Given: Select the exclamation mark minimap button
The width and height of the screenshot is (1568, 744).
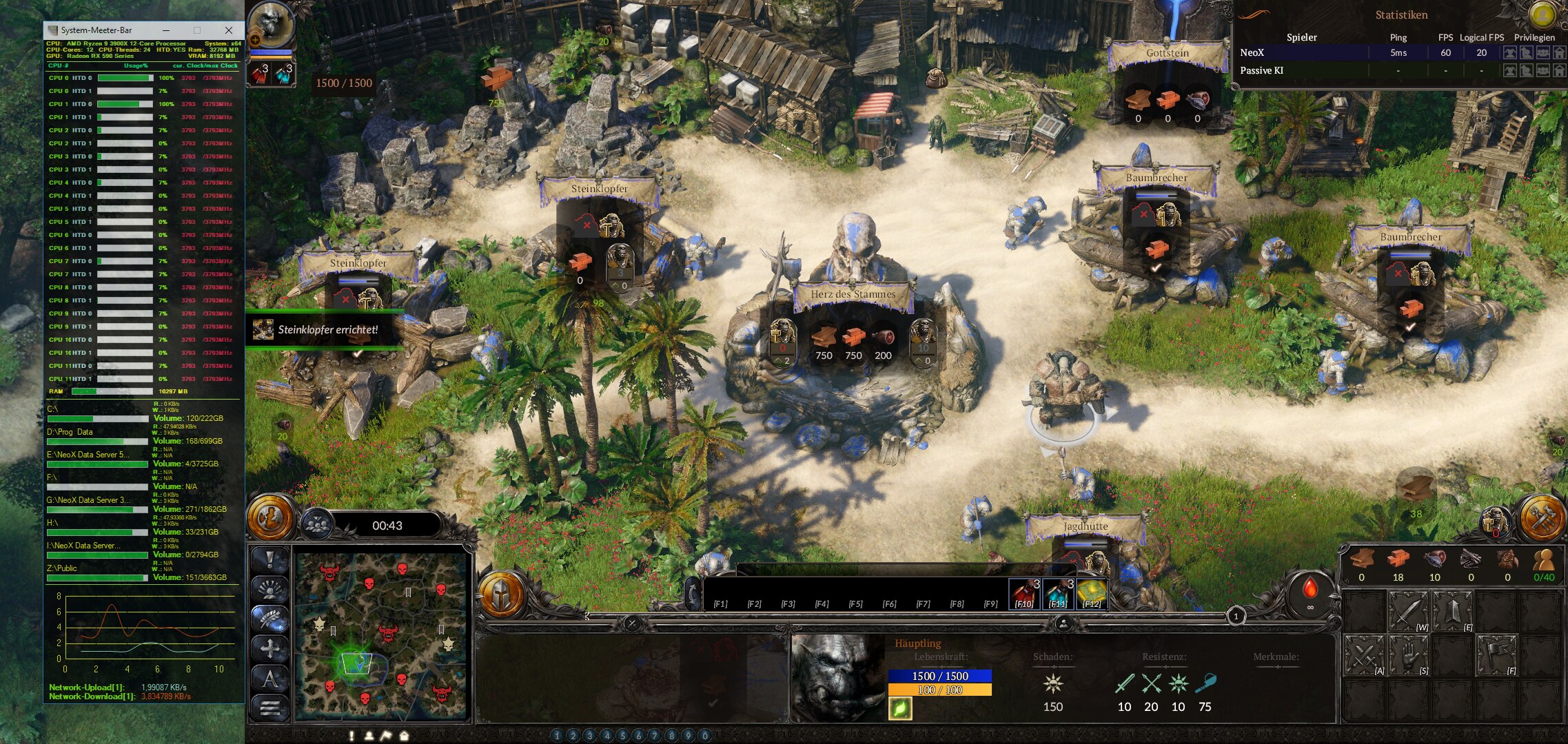Looking at the screenshot, I should pyautogui.click(x=269, y=559).
